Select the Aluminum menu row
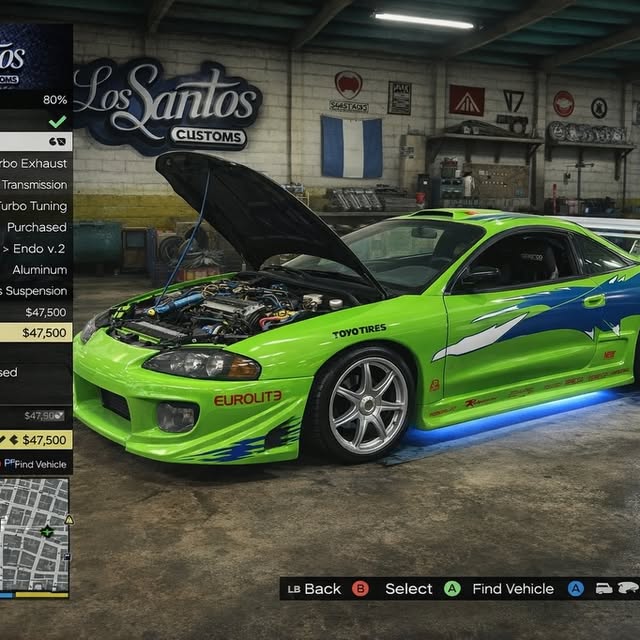The width and height of the screenshot is (640, 640). pyautogui.click(x=36, y=270)
